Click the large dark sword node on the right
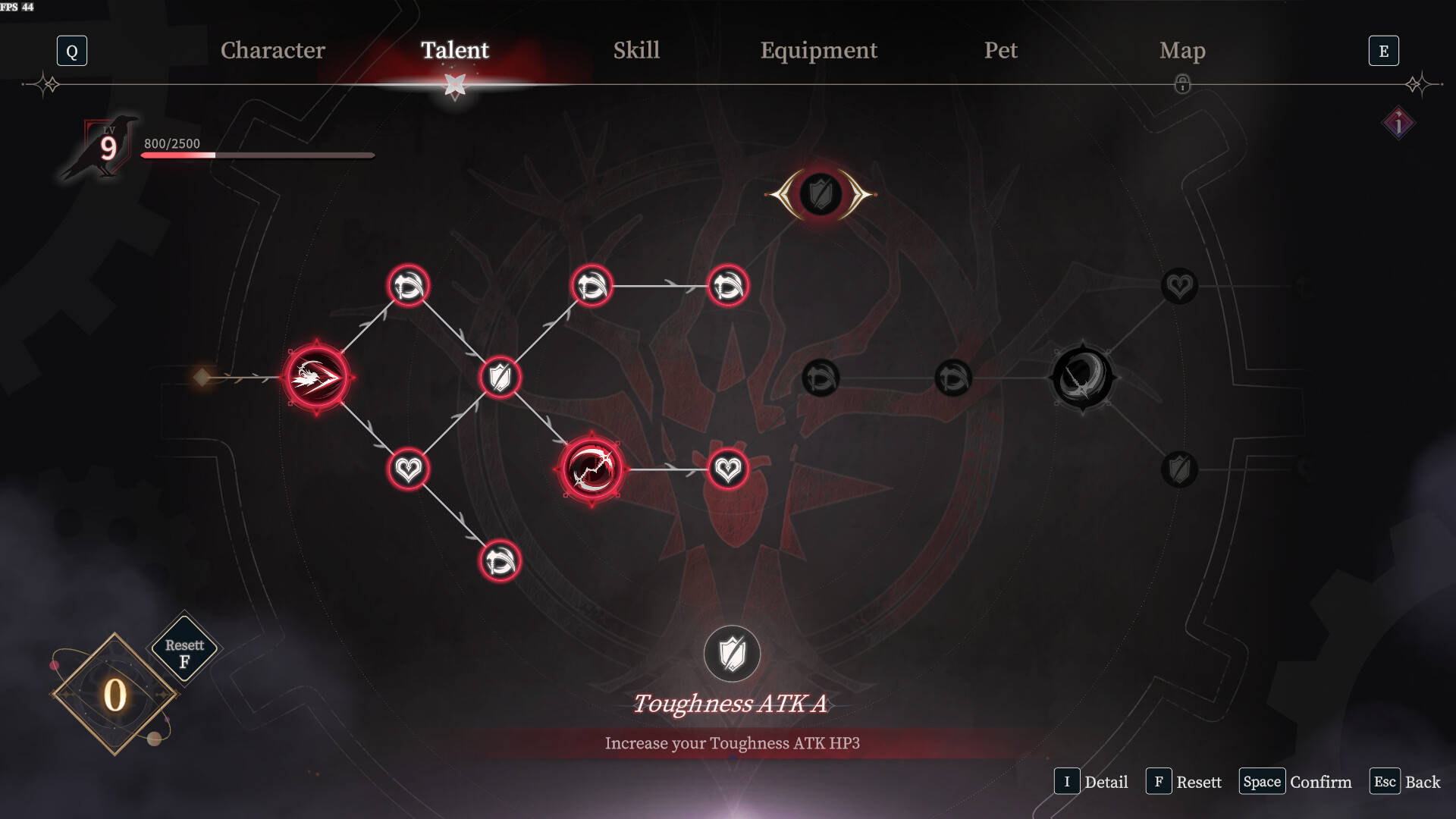 click(x=1082, y=377)
